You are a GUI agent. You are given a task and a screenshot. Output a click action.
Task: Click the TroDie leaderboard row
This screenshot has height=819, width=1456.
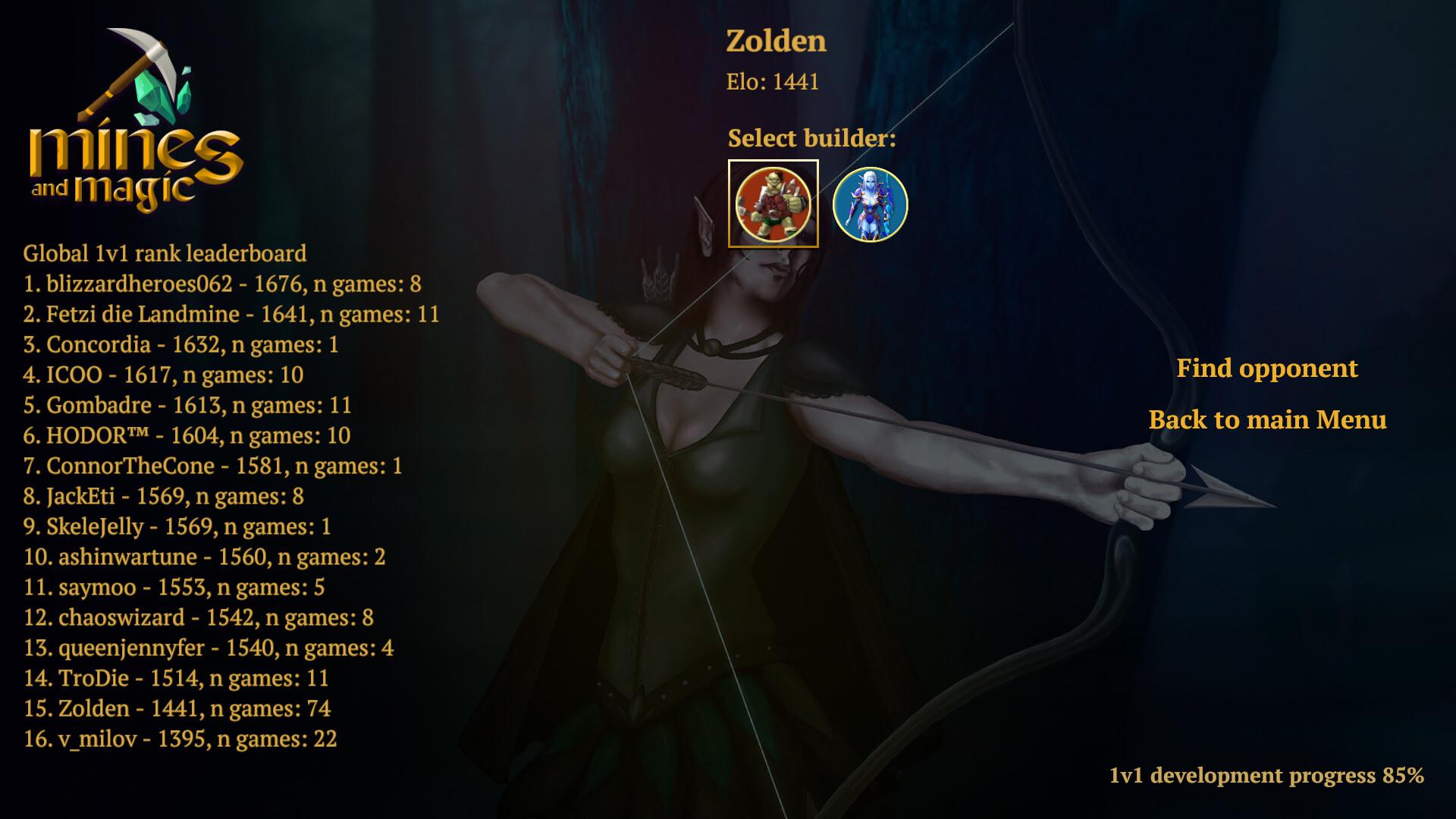click(x=175, y=678)
